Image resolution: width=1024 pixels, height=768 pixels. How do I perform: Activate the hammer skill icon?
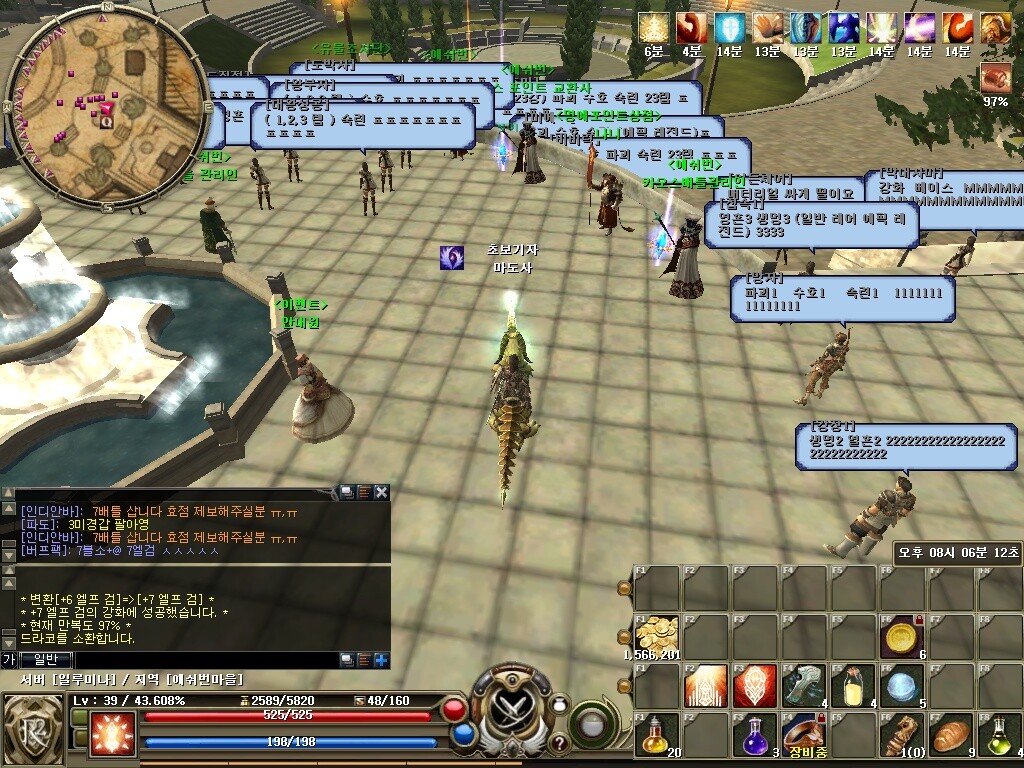[x=804, y=684]
